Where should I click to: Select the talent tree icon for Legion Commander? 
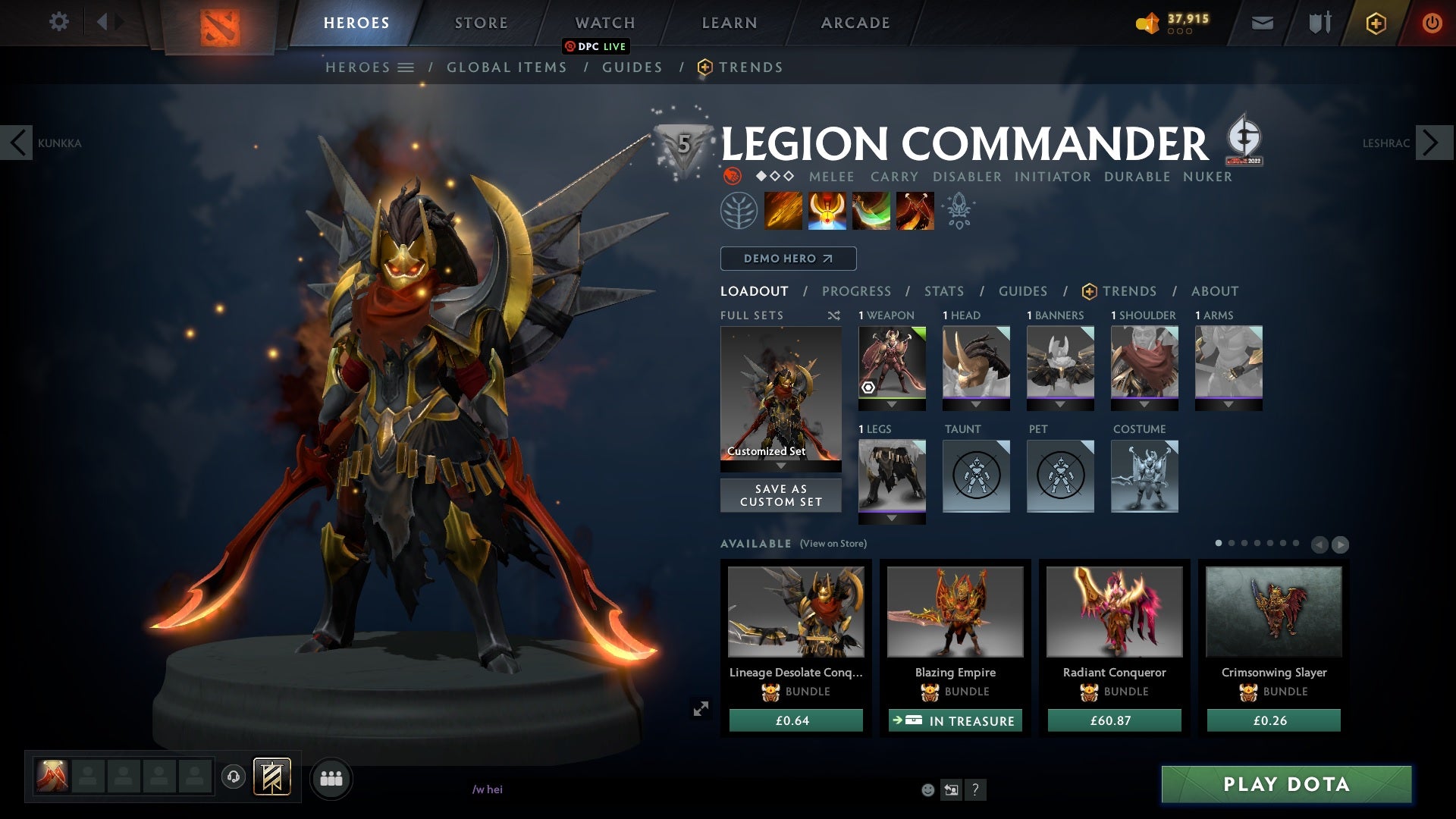(x=739, y=210)
